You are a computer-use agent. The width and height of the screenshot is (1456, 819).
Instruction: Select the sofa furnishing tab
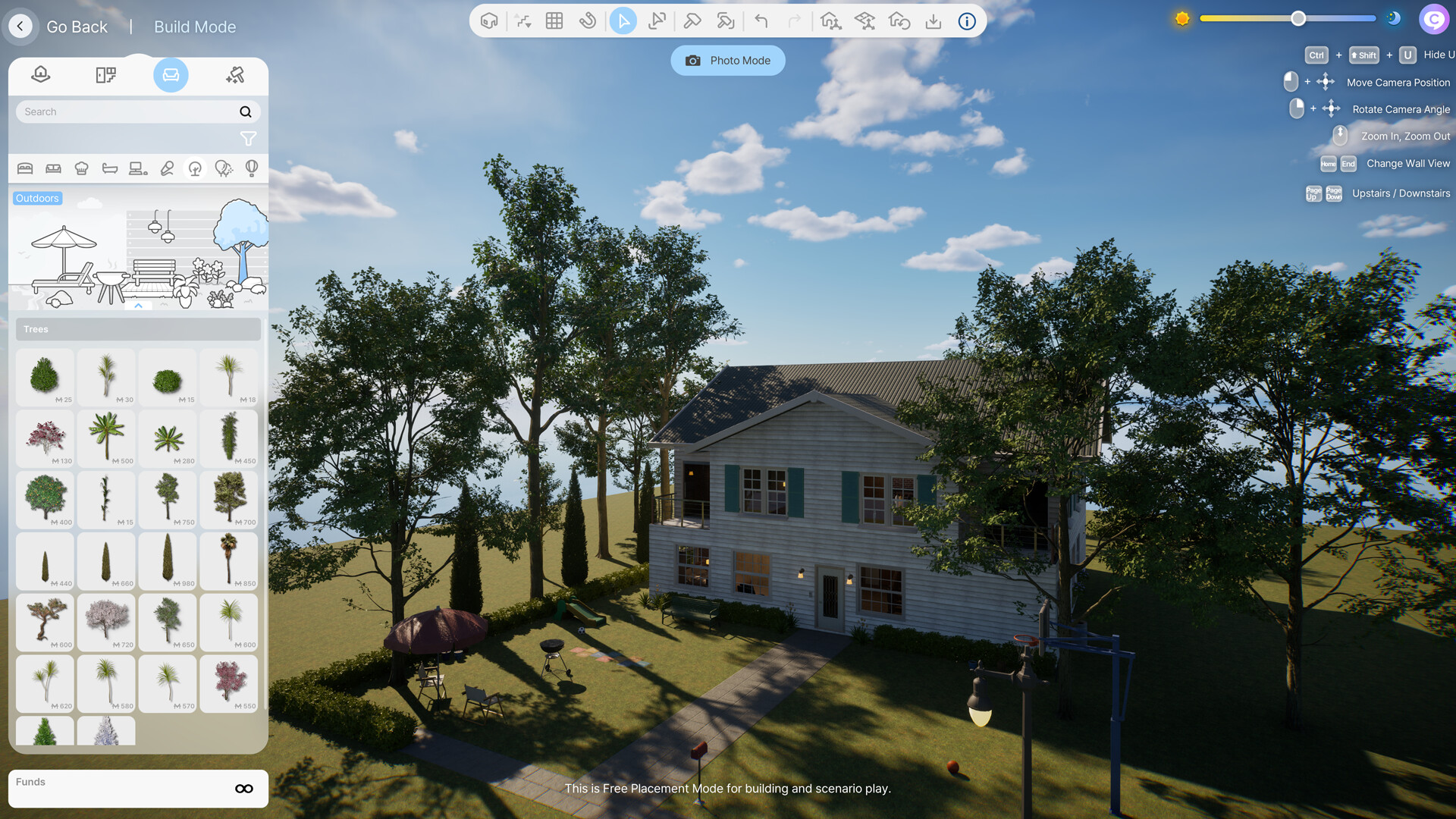tap(171, 75)
